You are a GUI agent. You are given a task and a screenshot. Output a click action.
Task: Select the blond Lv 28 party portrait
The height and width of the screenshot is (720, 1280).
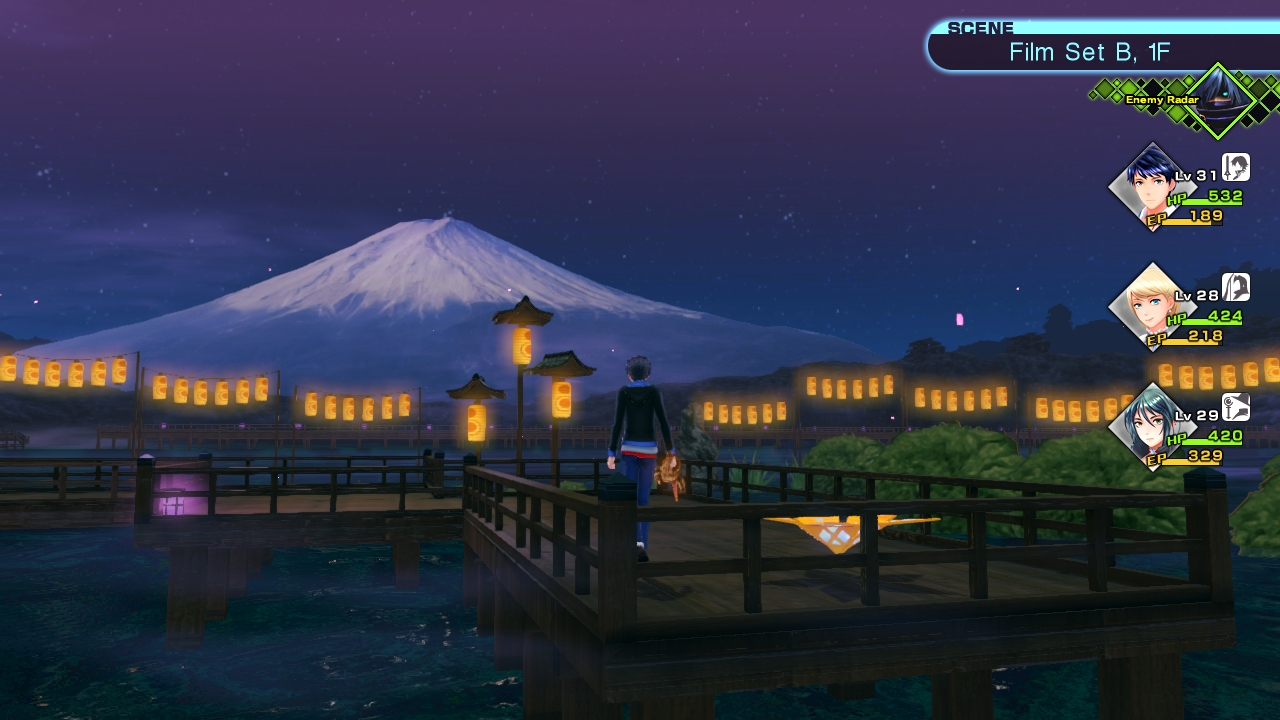click(1150, 307)
